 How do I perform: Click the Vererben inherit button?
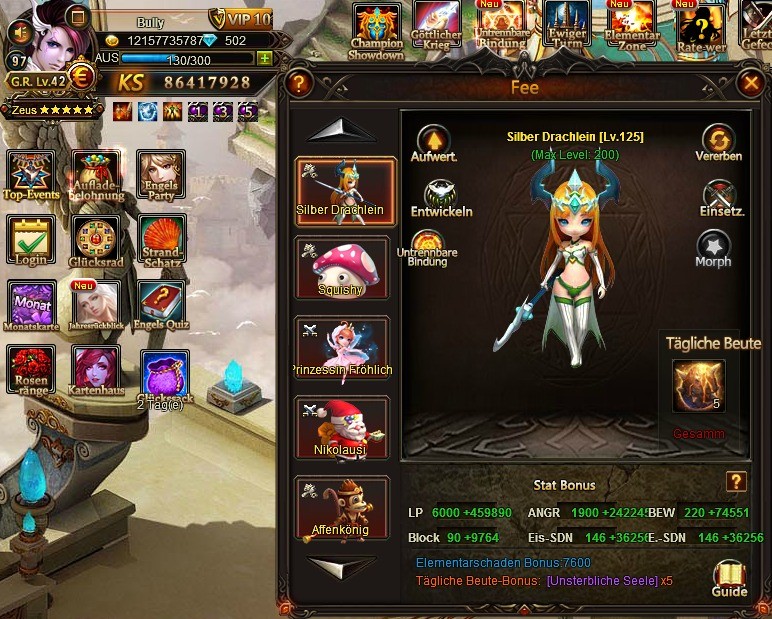coord(718,141)
